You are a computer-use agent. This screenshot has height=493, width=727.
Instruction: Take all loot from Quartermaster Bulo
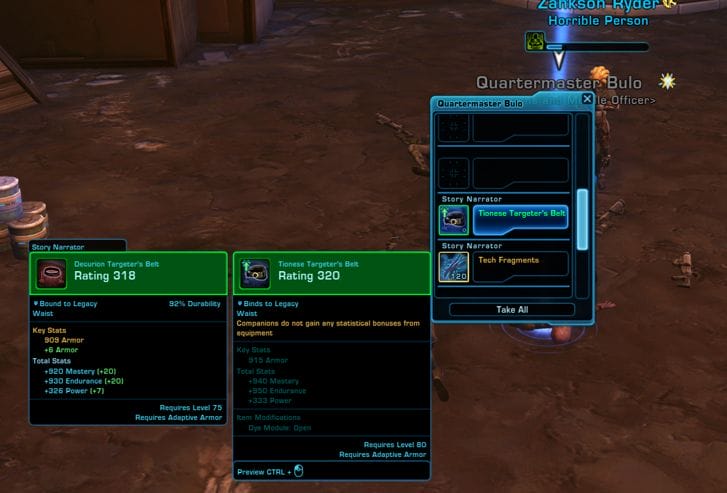click(512, 310)
